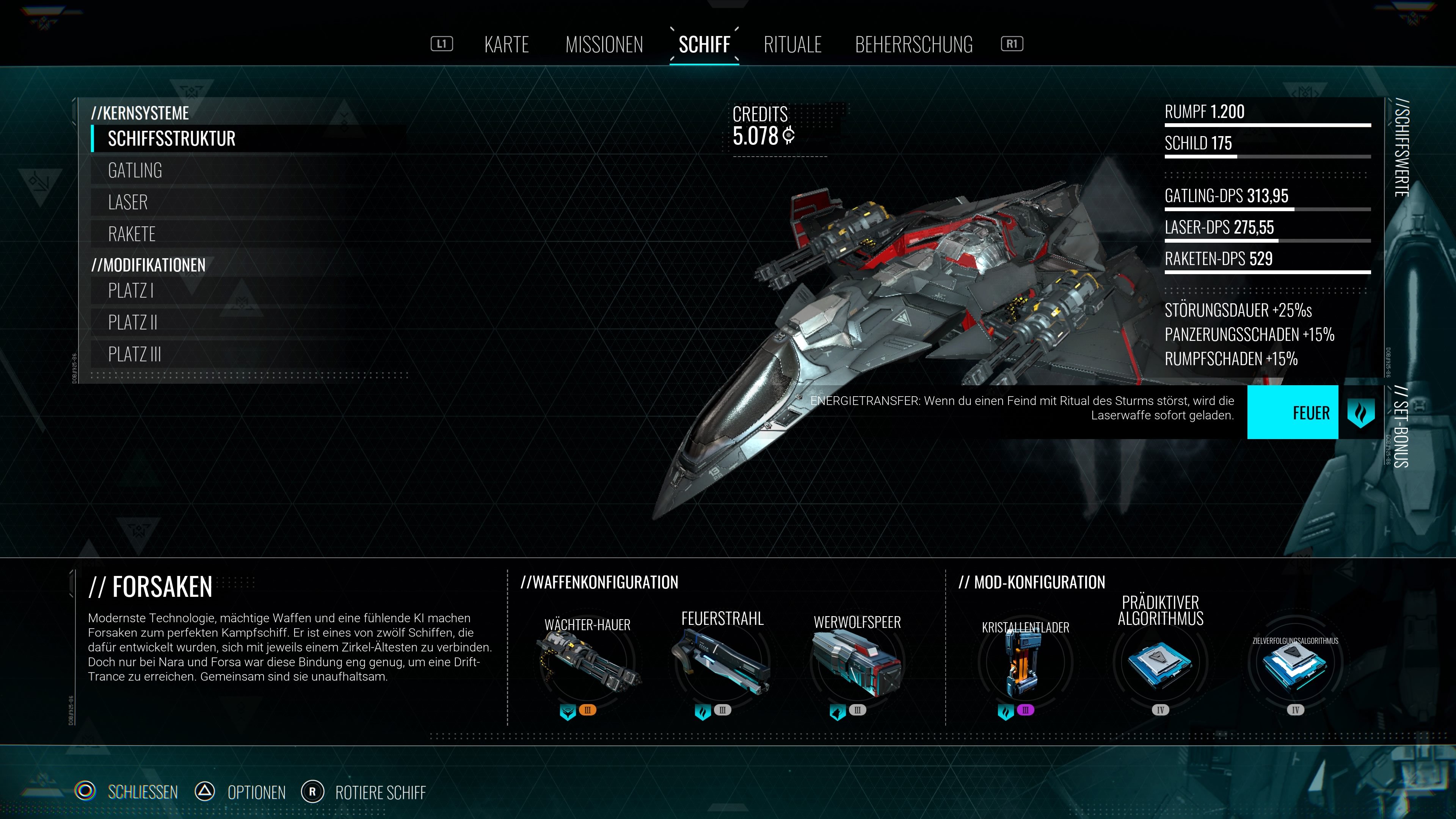
Task: Select the Rakete system entry
Action: click(132, 234)
